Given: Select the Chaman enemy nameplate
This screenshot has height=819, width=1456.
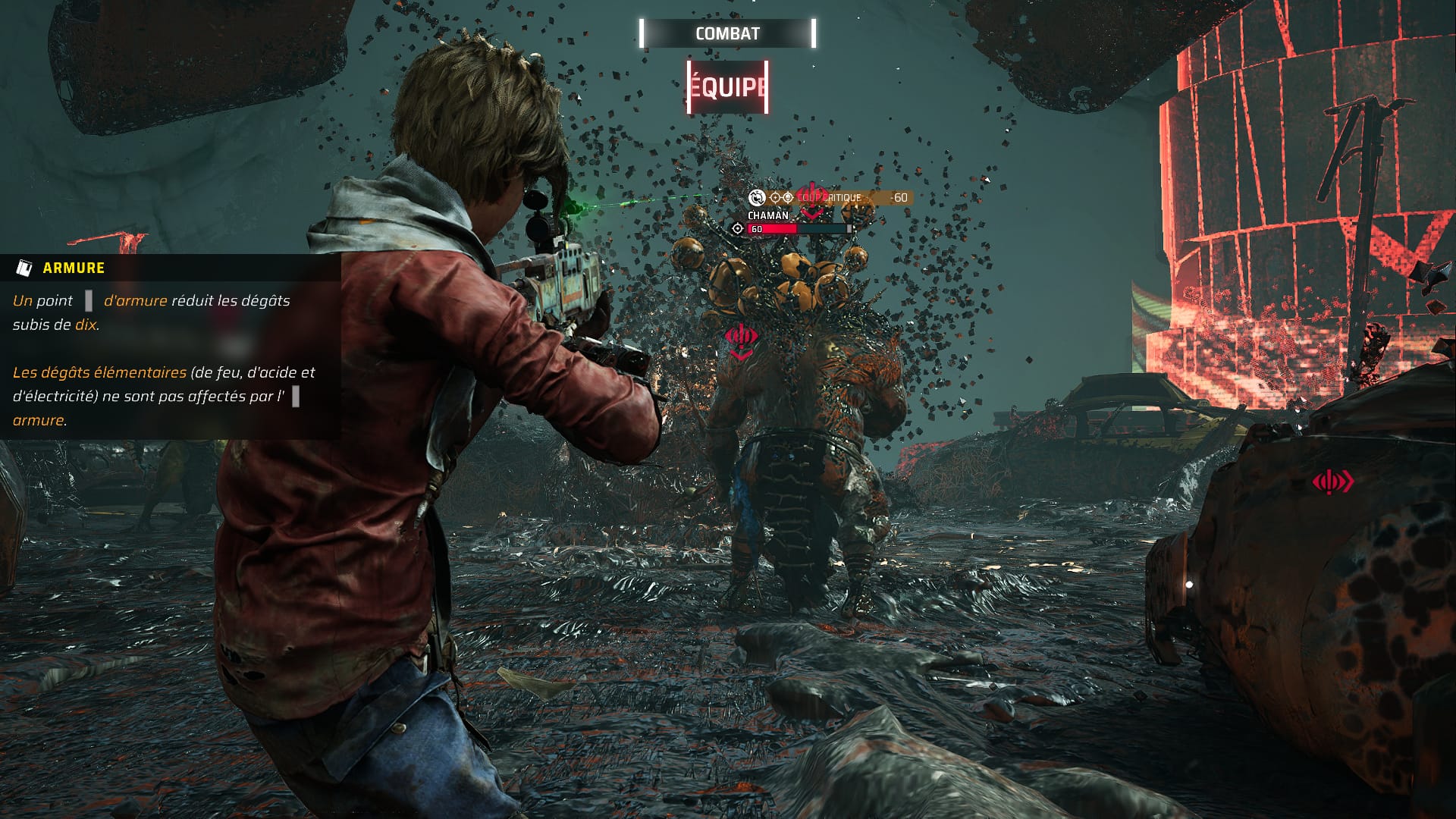Looking at the screenshot, I should coord(768,215).
